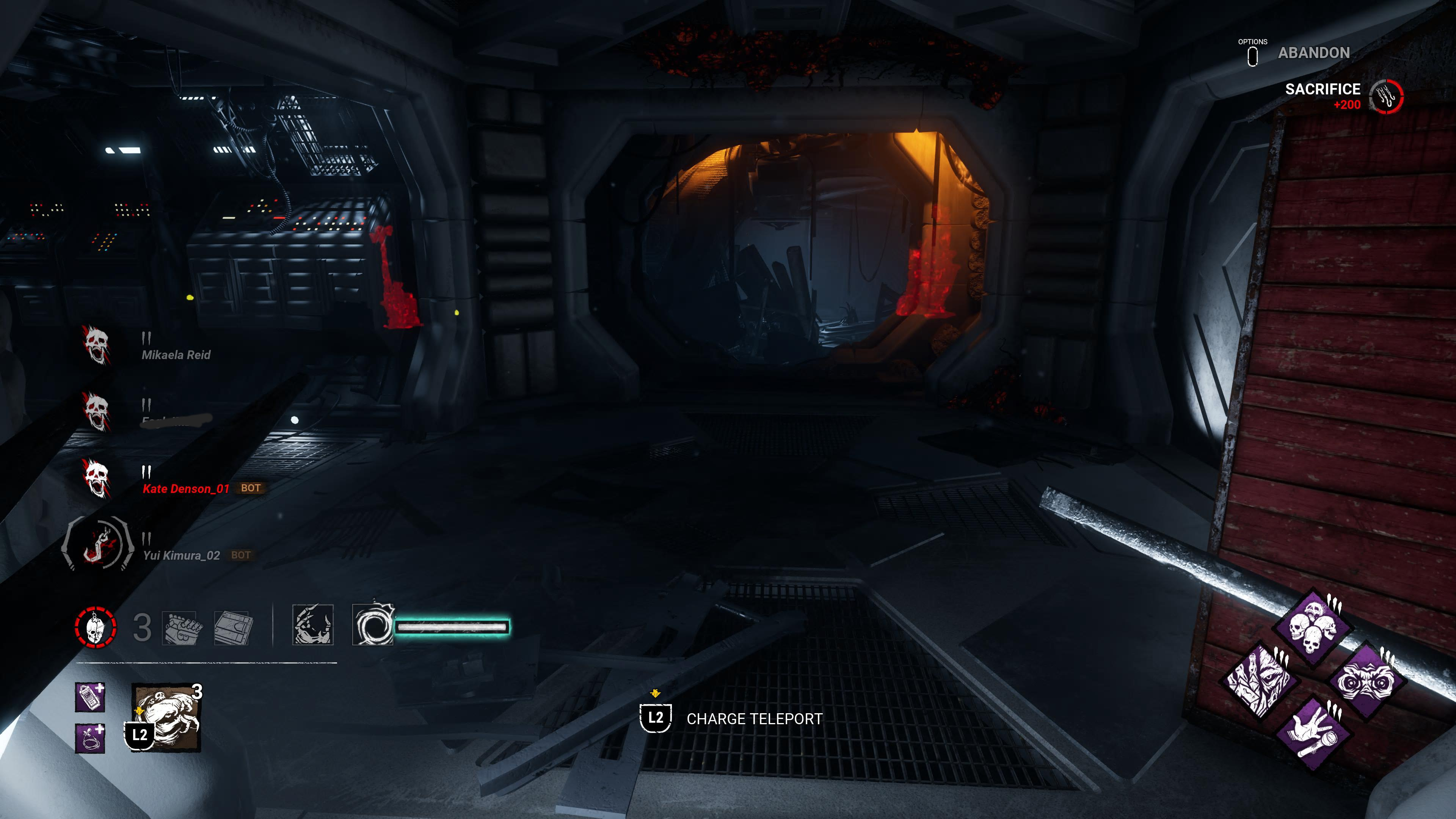Click Kate Denson_01's player name
1456x819 pixels.
click(186, 489)
